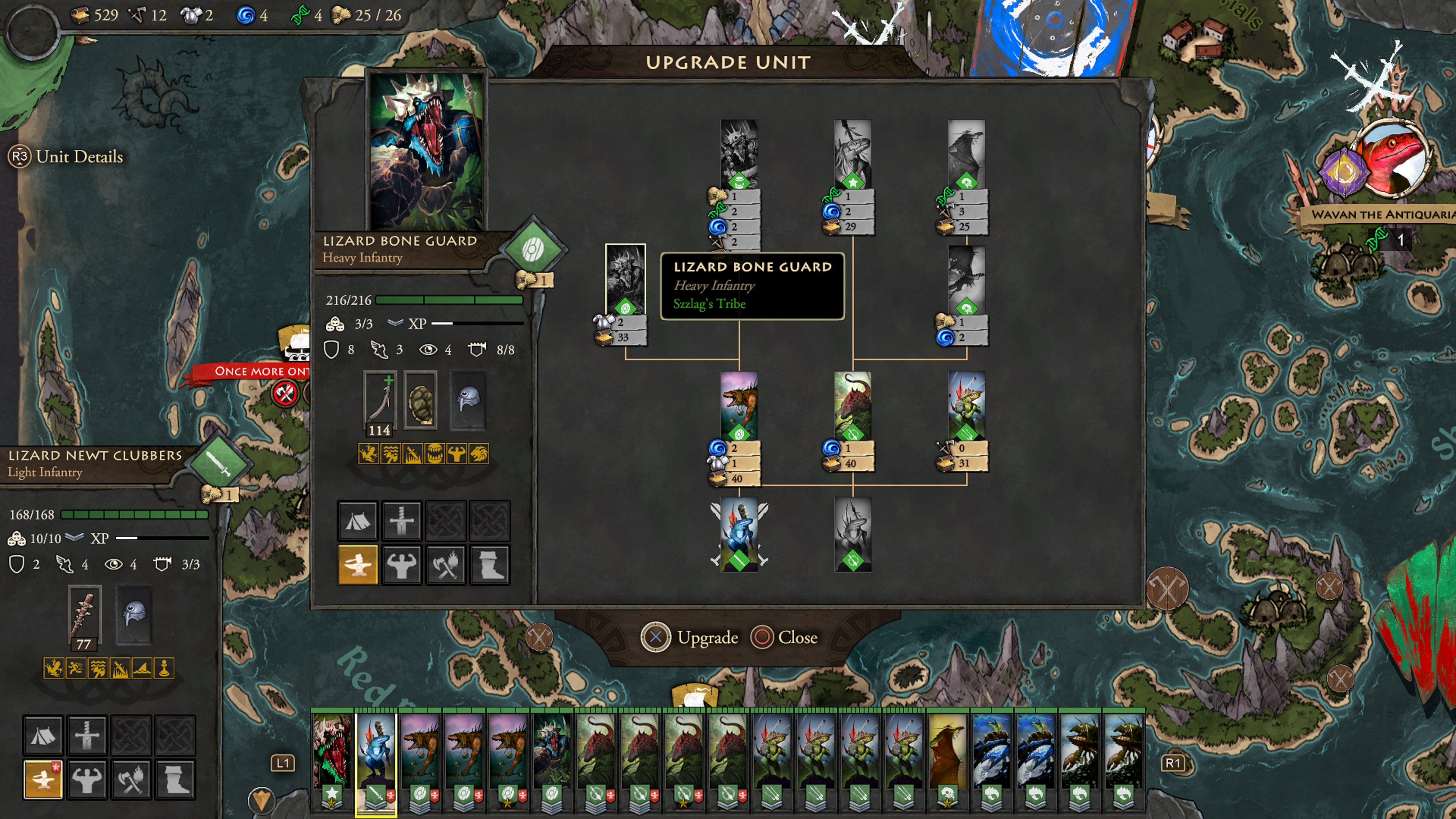Click the boot action icon in Bone Guard panel
This screenshot has width=1456, height=819.
click(490, 564)
